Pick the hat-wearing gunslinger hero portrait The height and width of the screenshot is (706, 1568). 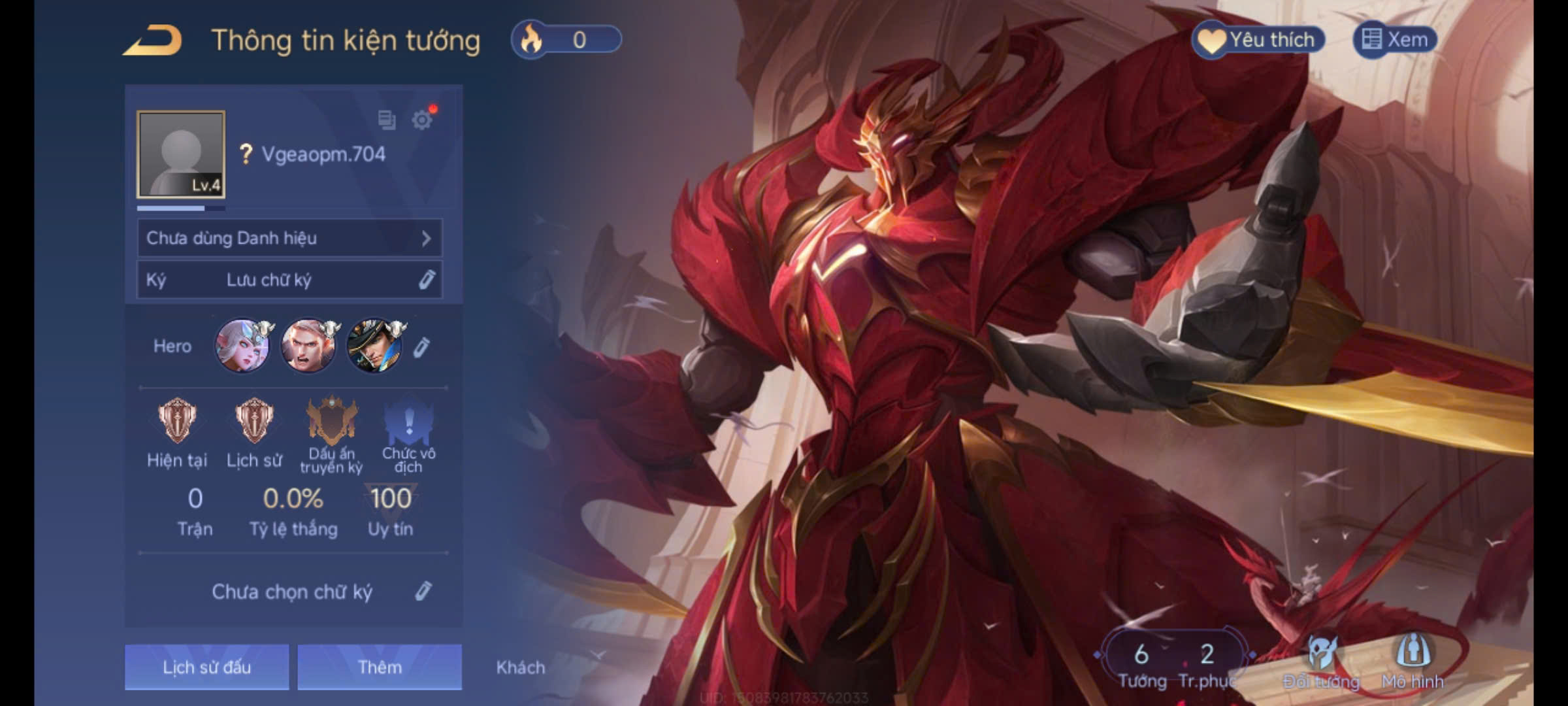(374, 346)
